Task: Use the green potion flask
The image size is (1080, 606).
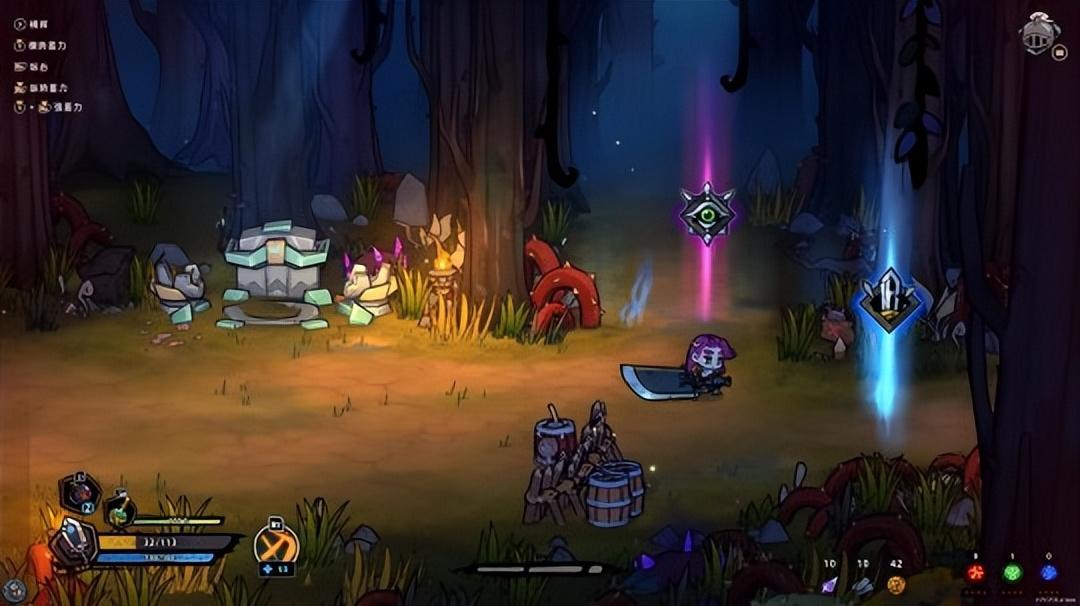Action: (x=120, y=511)
